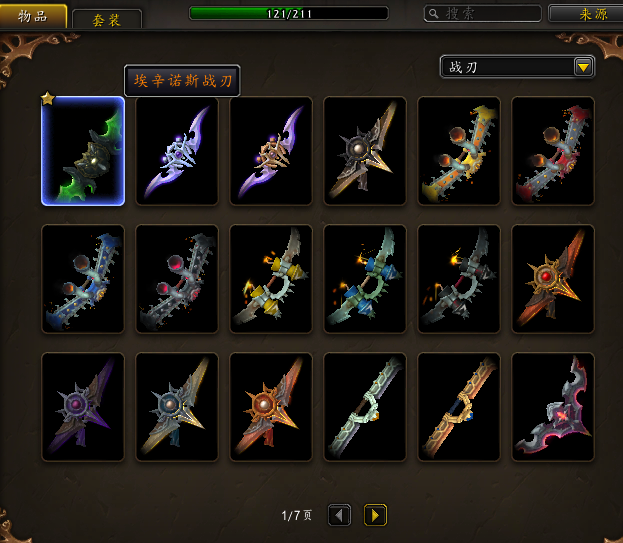This screenshot has width=623, height=543.
Task: Select the starred green warglaive appearance
Action: click(83, 152)
